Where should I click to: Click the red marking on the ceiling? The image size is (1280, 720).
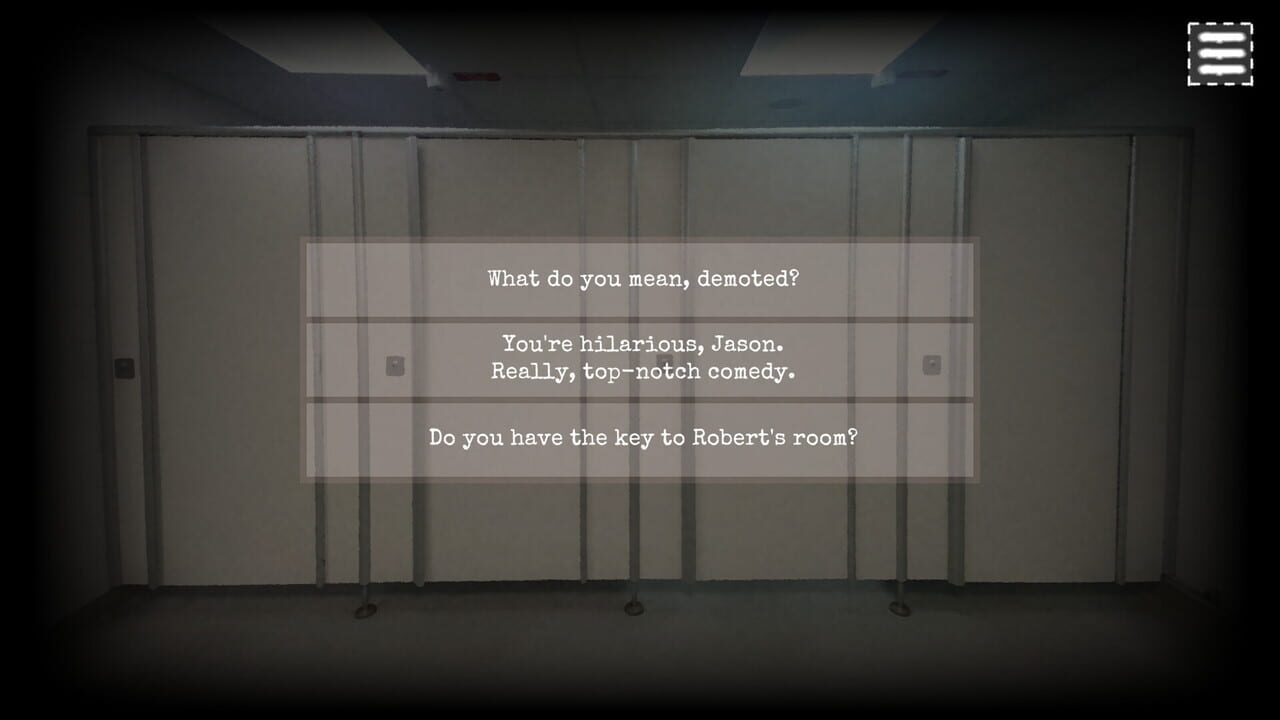point(480,75)
